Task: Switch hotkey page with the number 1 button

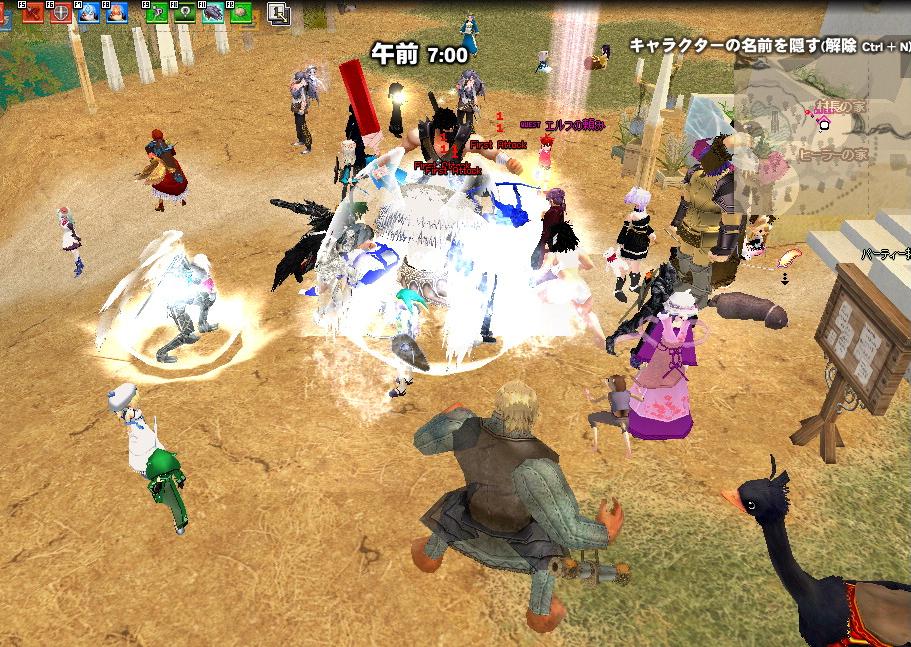Action: [280, 14]
